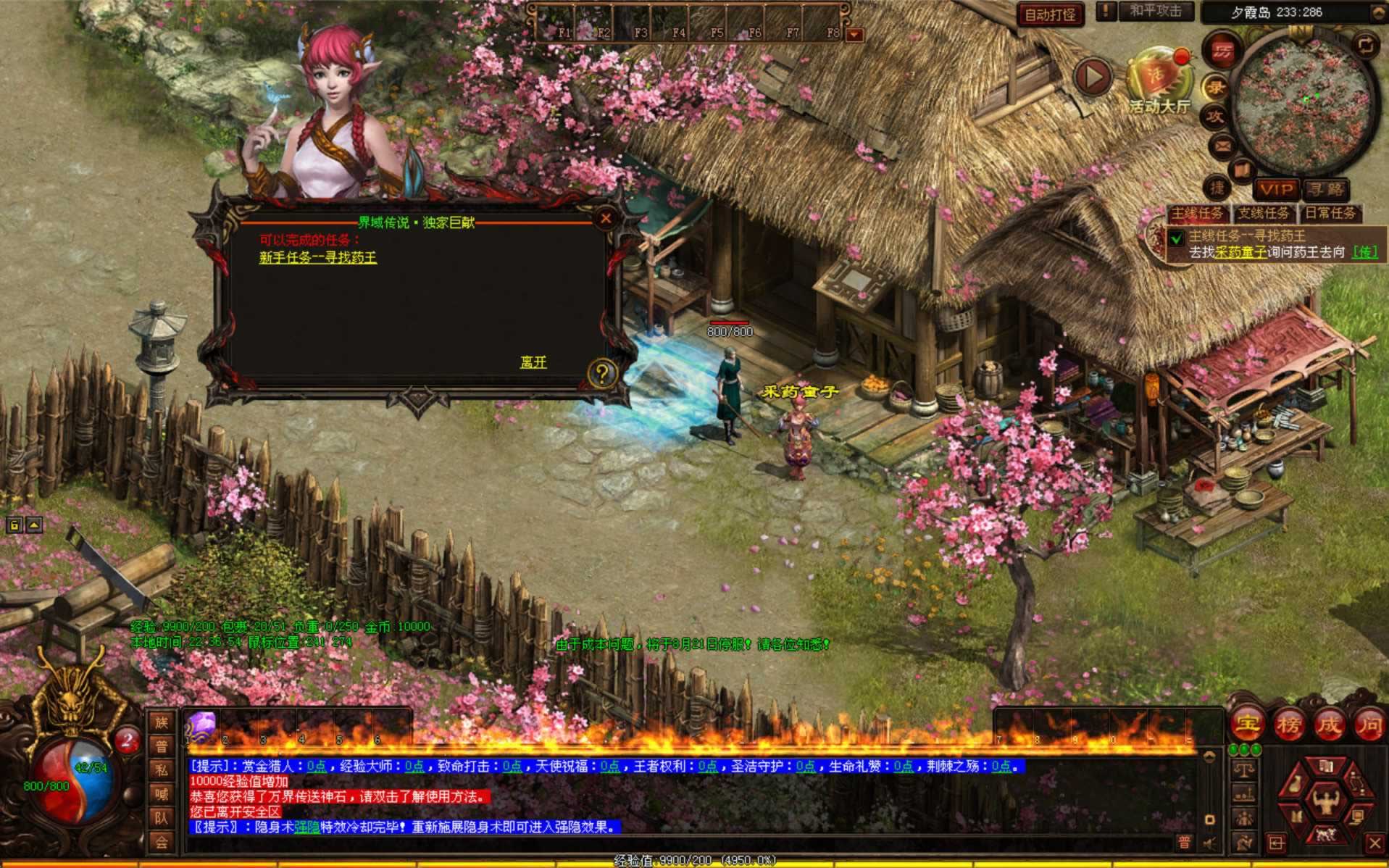The image size is (1389, 868).
Task: Open the character panel muscular figure icon
Action: (1325, 801)
